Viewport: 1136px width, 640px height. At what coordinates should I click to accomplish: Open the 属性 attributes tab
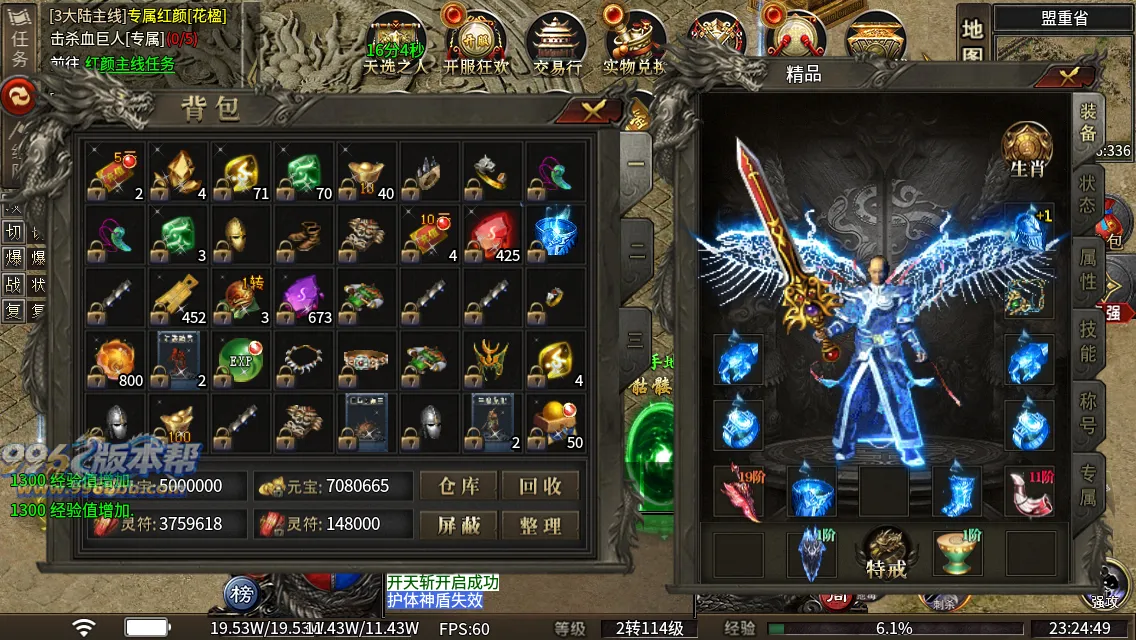1088,270
